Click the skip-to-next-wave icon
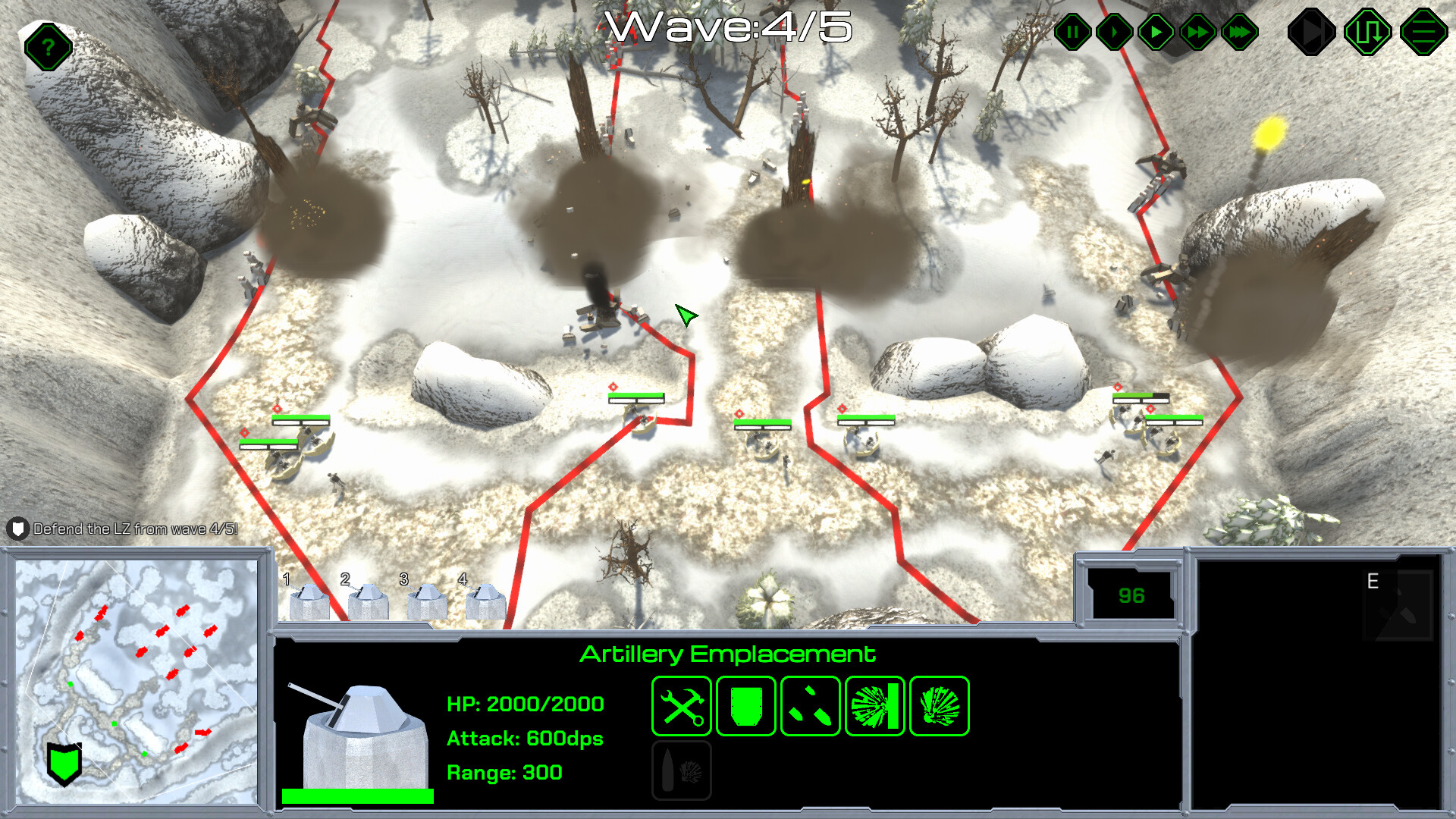 1312,32
